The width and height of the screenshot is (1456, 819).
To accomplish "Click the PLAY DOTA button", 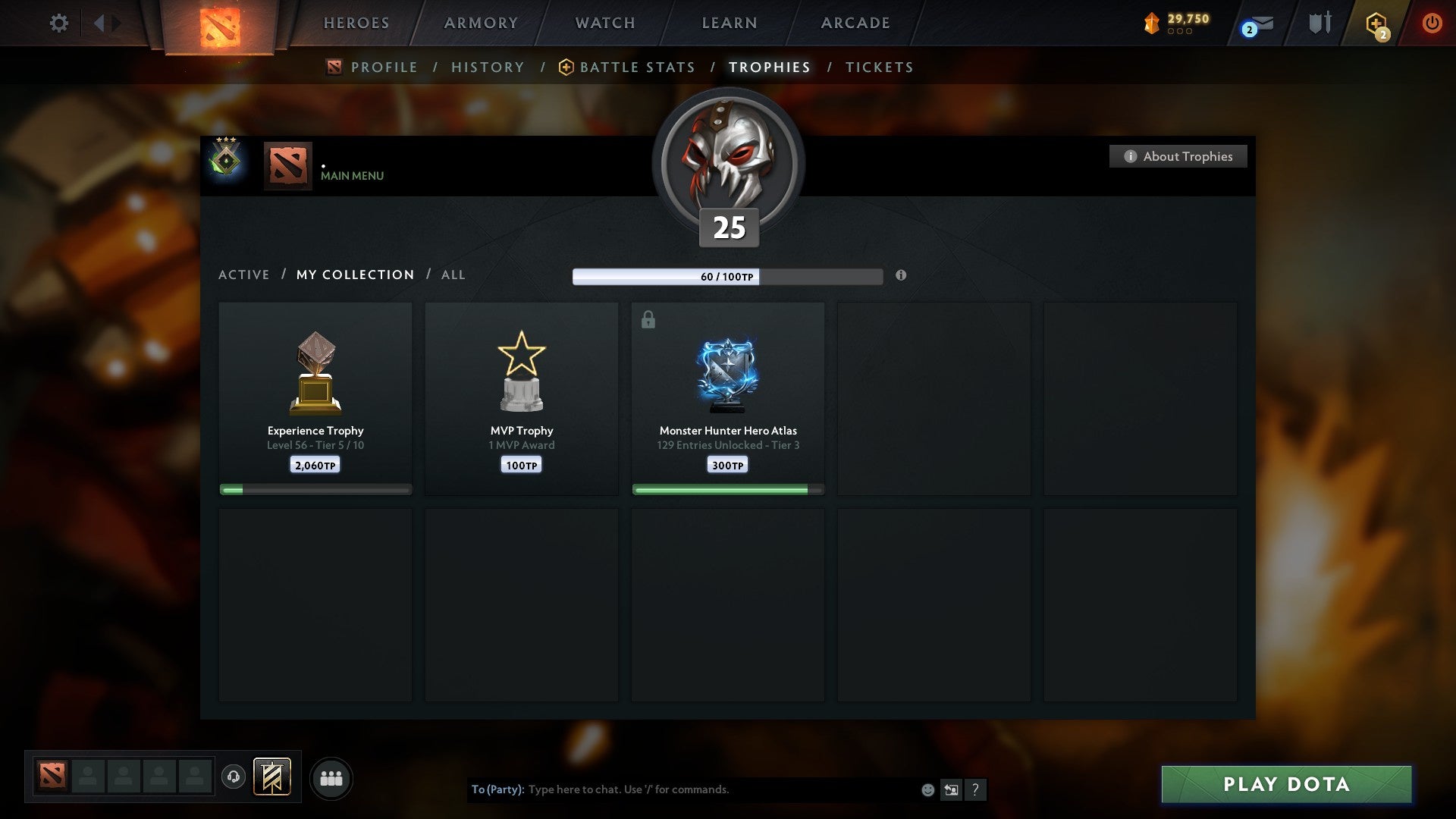I will click(x=1286, y=784).
